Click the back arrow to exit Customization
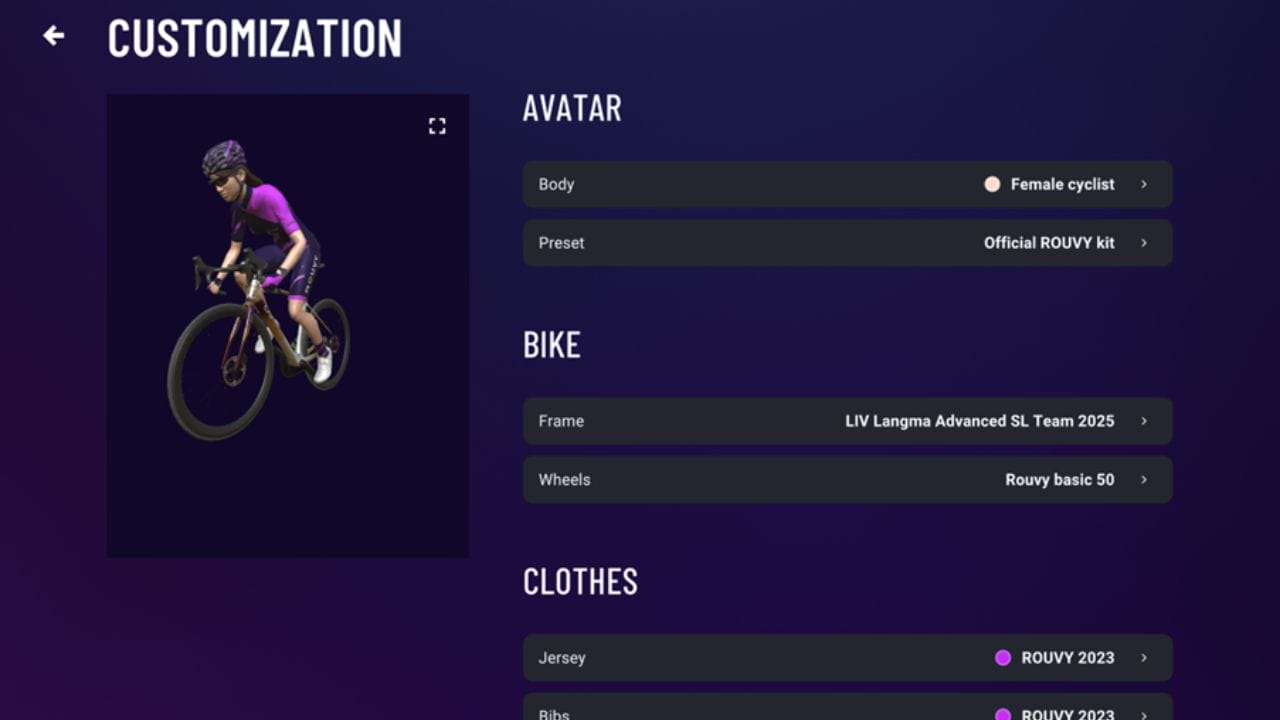 point(51,36)
